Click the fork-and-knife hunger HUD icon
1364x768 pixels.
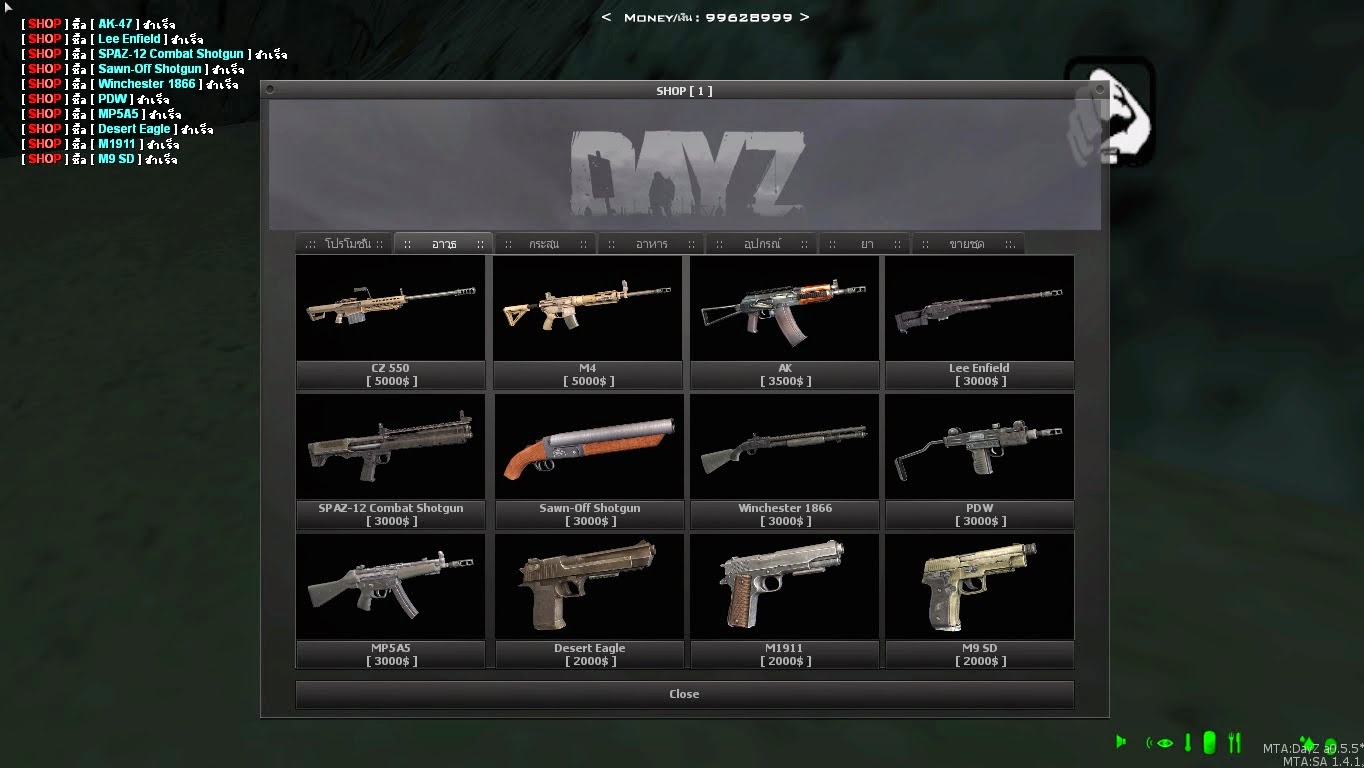click(x=1234, y=741)
